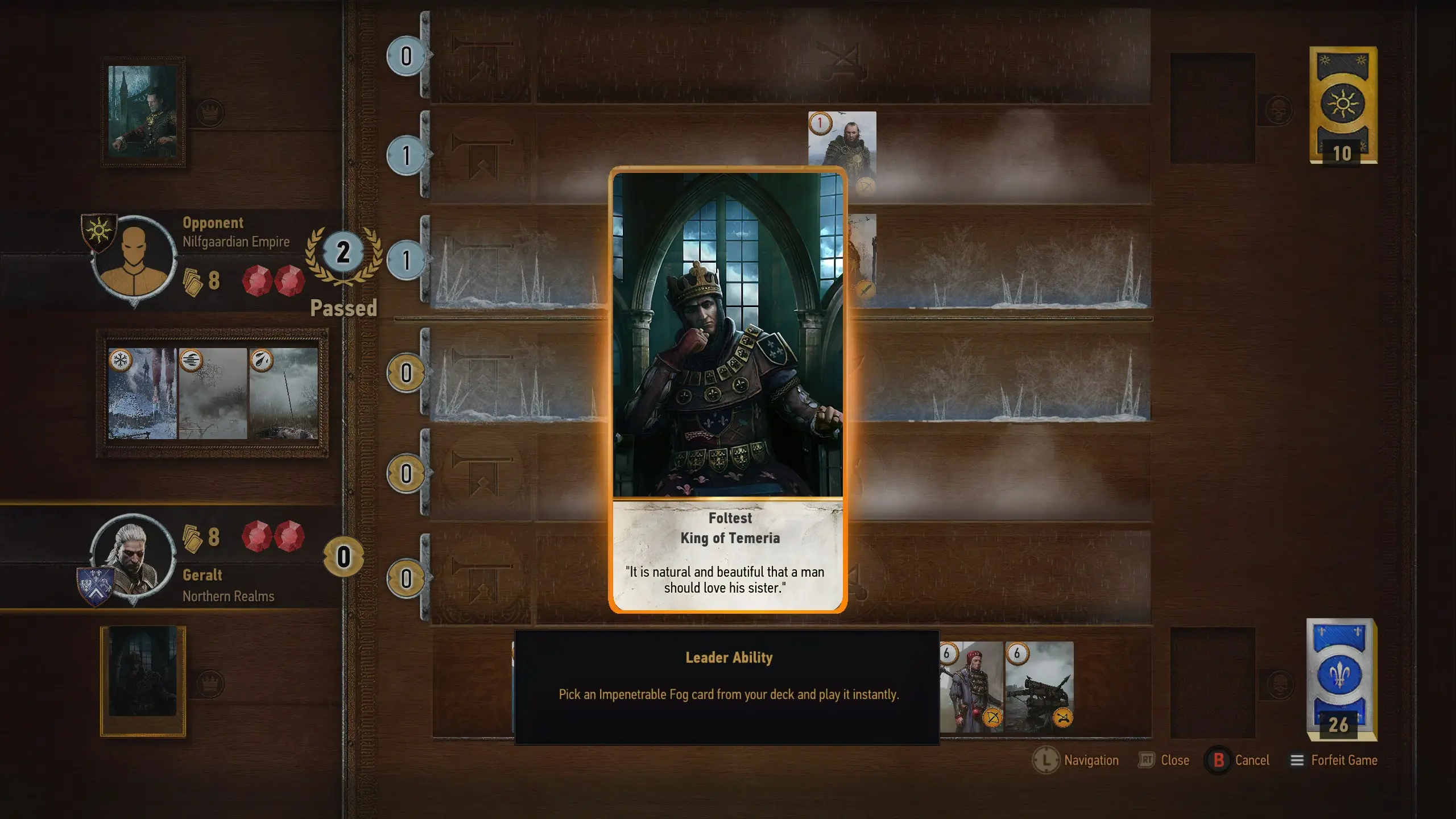Click the opponent's Nilfgaardian leader card

tap(143, 111)
